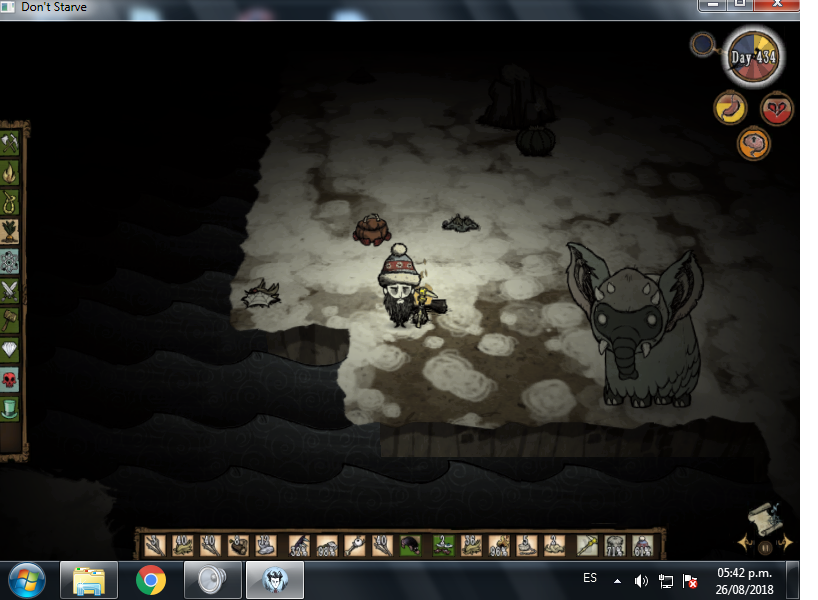Open the Tools crafting tab
Viewport: 818px width, 600px height.
click(x=11, y=143)
